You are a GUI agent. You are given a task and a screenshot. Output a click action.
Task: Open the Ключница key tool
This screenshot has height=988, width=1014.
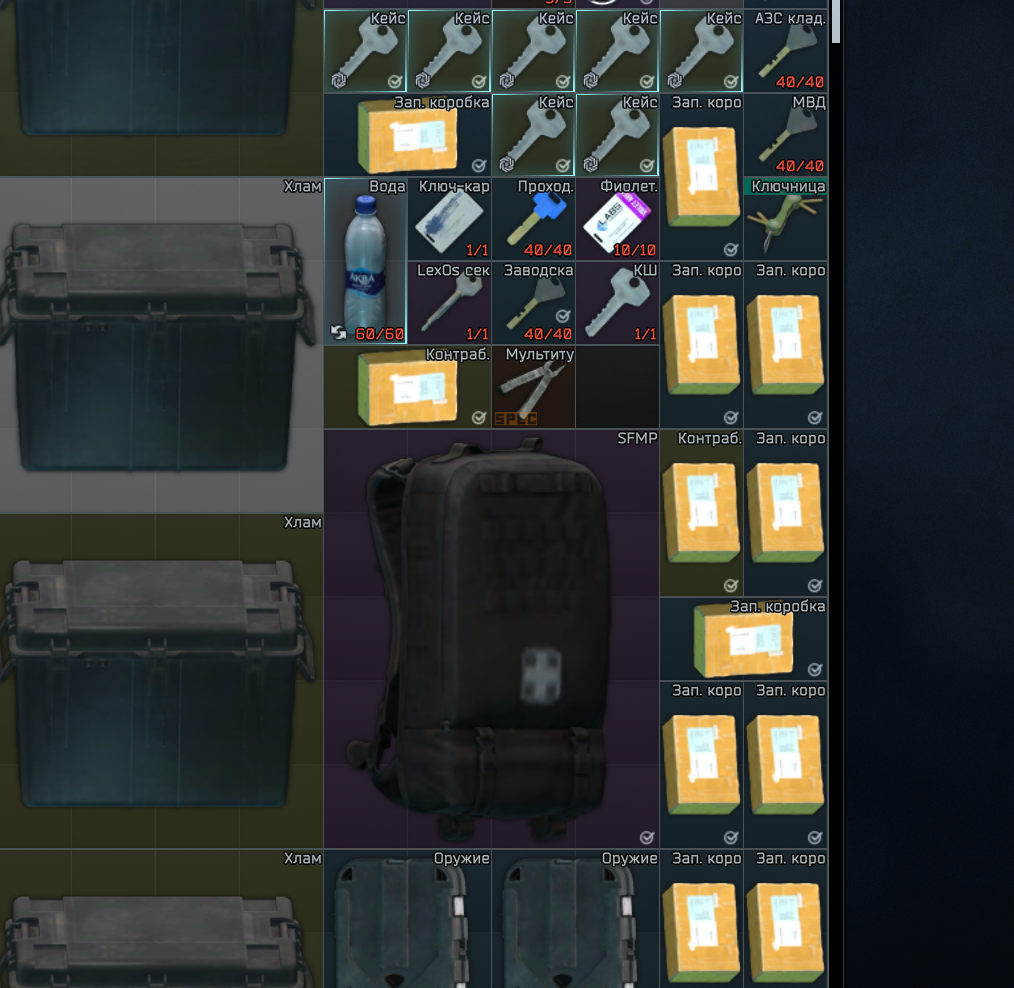(x=785, y=220)
